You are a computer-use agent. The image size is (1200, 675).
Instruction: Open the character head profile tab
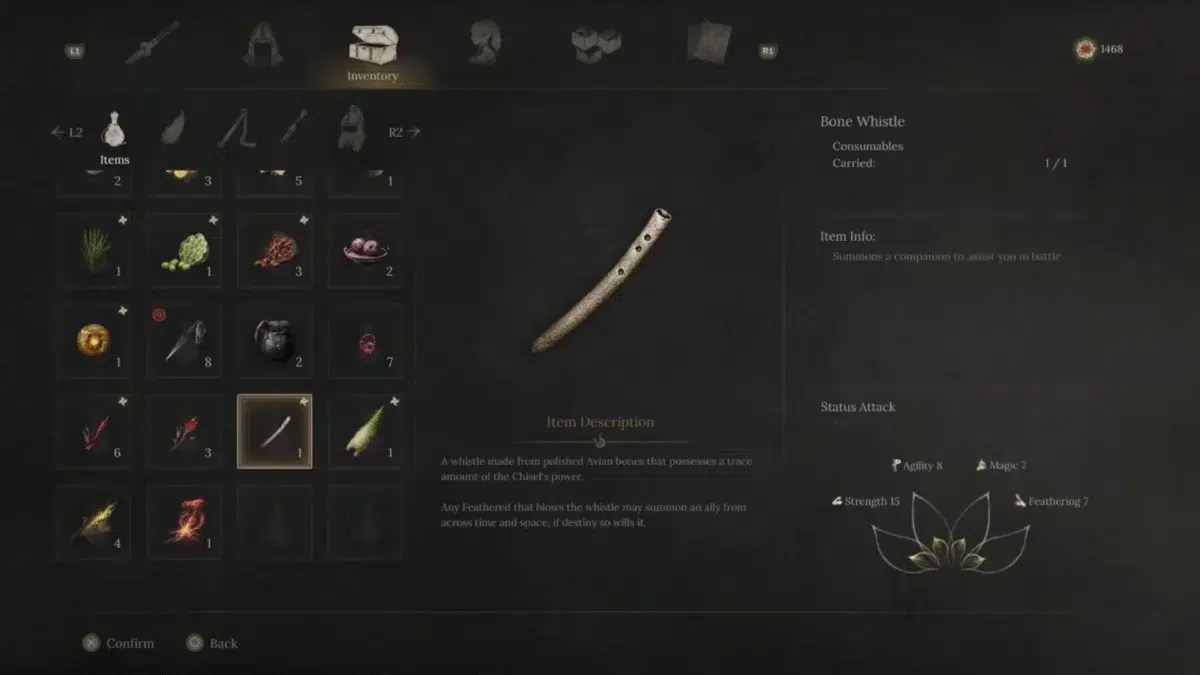pyautogui.click(x=484, y=43)
